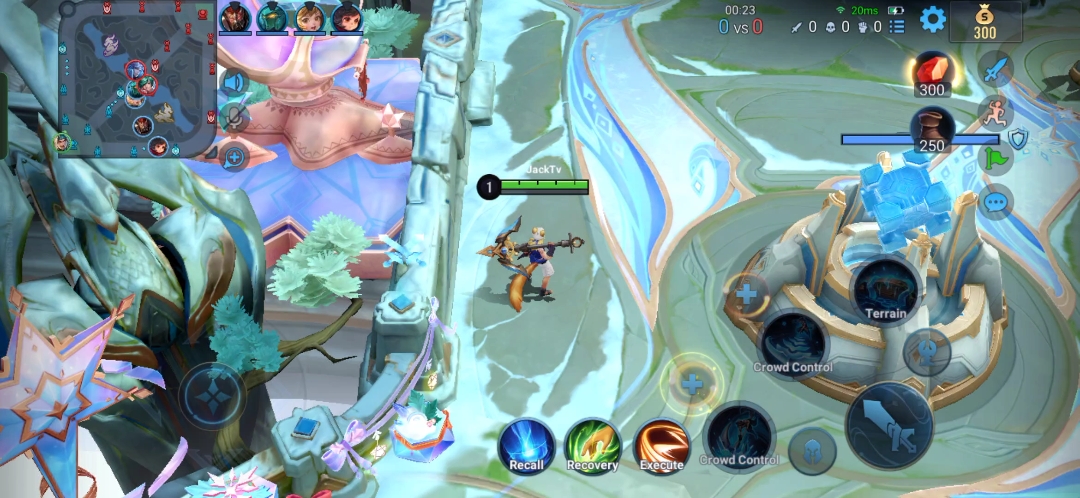This screenshot has height=498, width=1080.
Task: Select the target-minion button beside the attack
Action: (811, 451)
